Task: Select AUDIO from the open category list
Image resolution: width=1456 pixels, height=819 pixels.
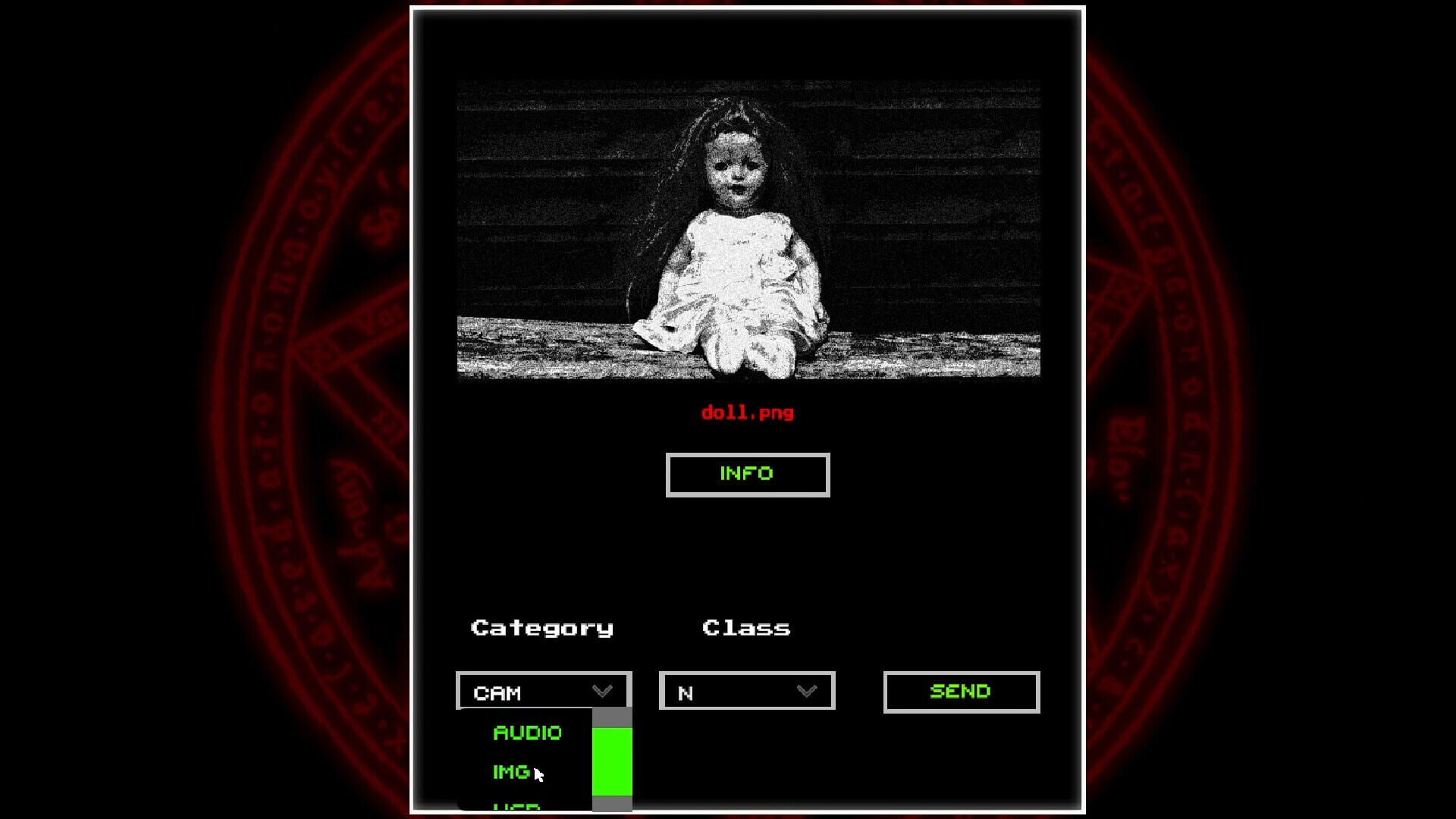Action: [x=526, y=733]
